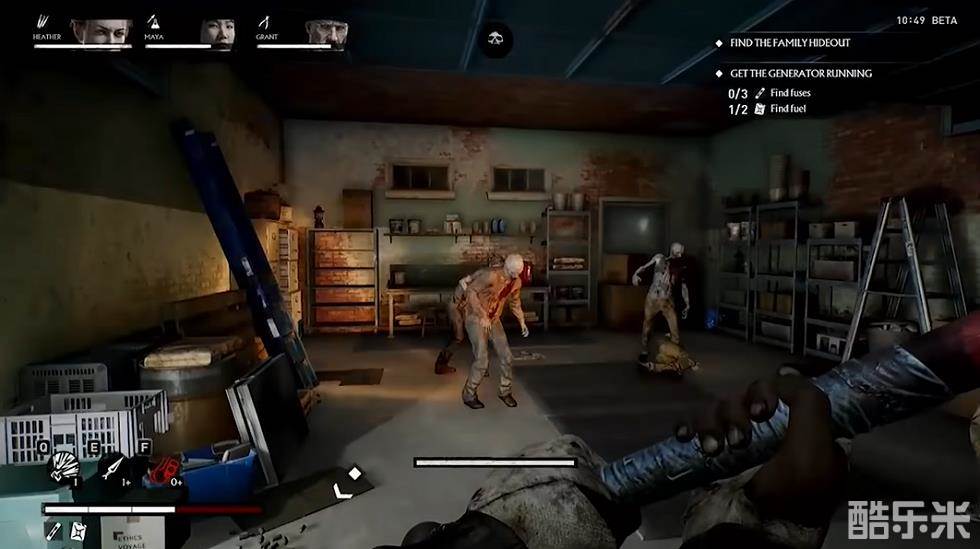This screenshot has width=980, height=549.
Task: Select the Get the Generator Running objective
Action: [800, 73]
